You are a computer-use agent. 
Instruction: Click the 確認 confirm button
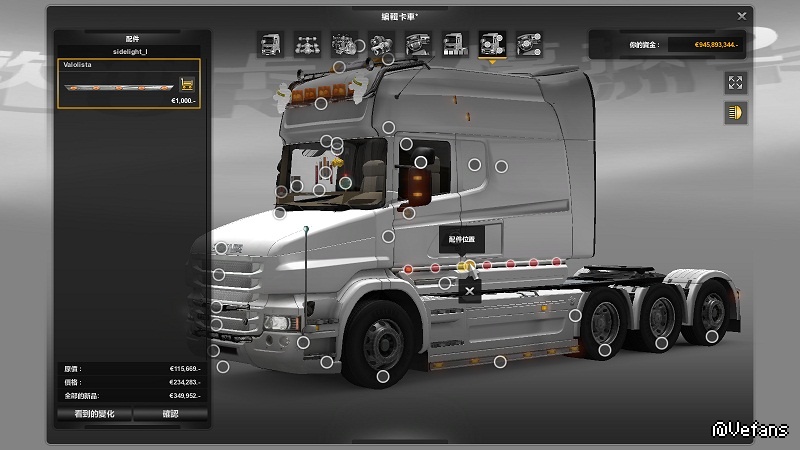click(170, 413)
